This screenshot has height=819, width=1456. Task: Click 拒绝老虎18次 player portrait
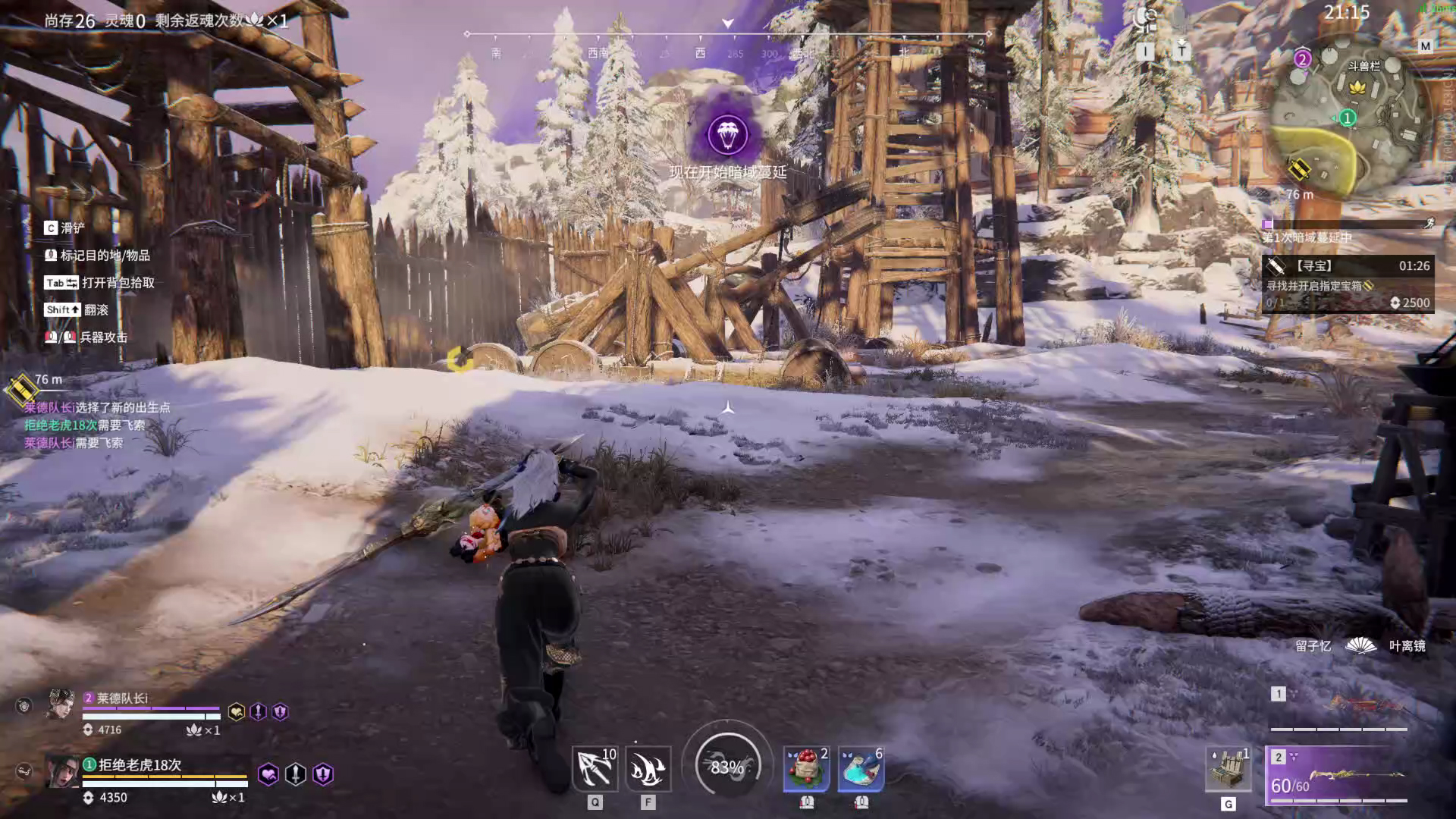coord(61,772)
